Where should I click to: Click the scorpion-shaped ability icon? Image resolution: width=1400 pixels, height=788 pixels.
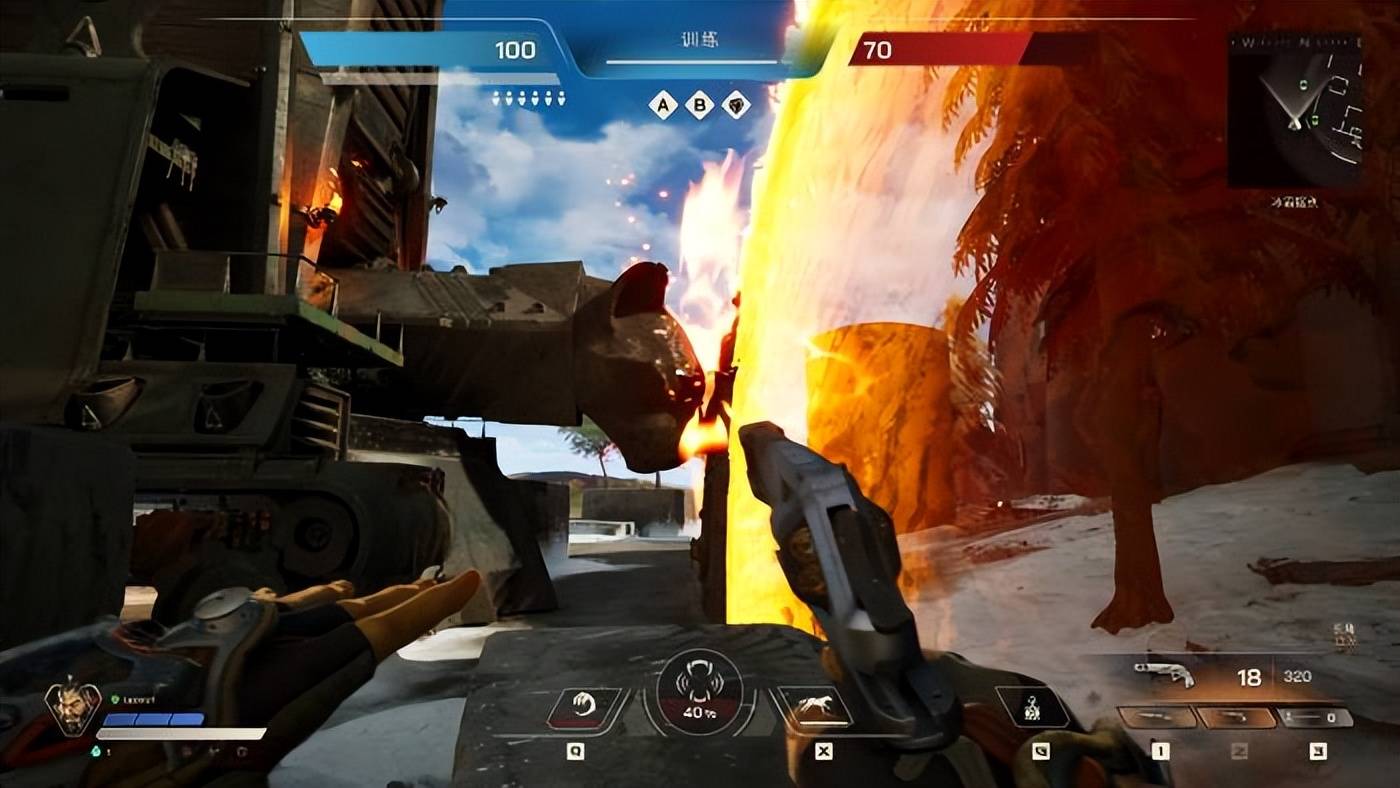1033,708
